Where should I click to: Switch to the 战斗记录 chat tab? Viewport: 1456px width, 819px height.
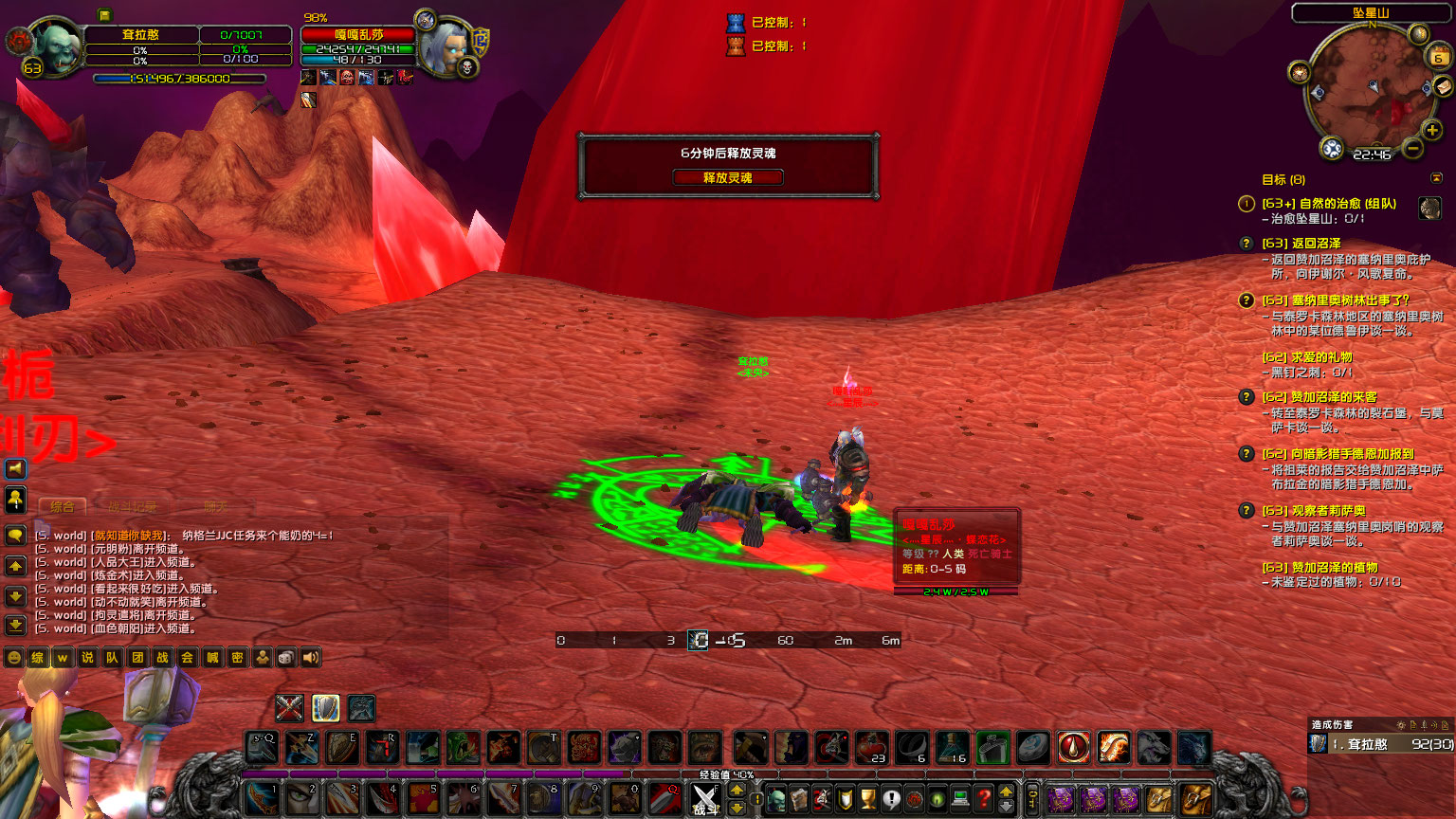[x=134, y=507]
